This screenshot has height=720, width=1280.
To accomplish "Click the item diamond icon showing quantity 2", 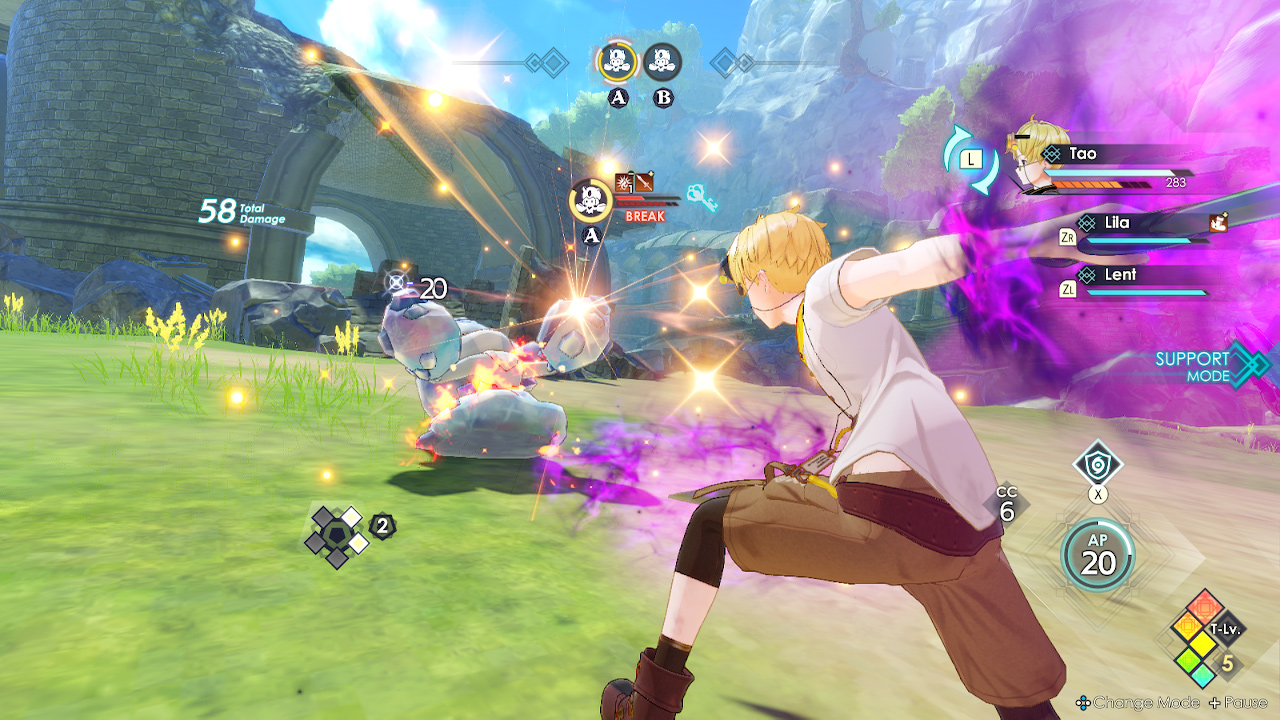I will (x=337, y=530).
